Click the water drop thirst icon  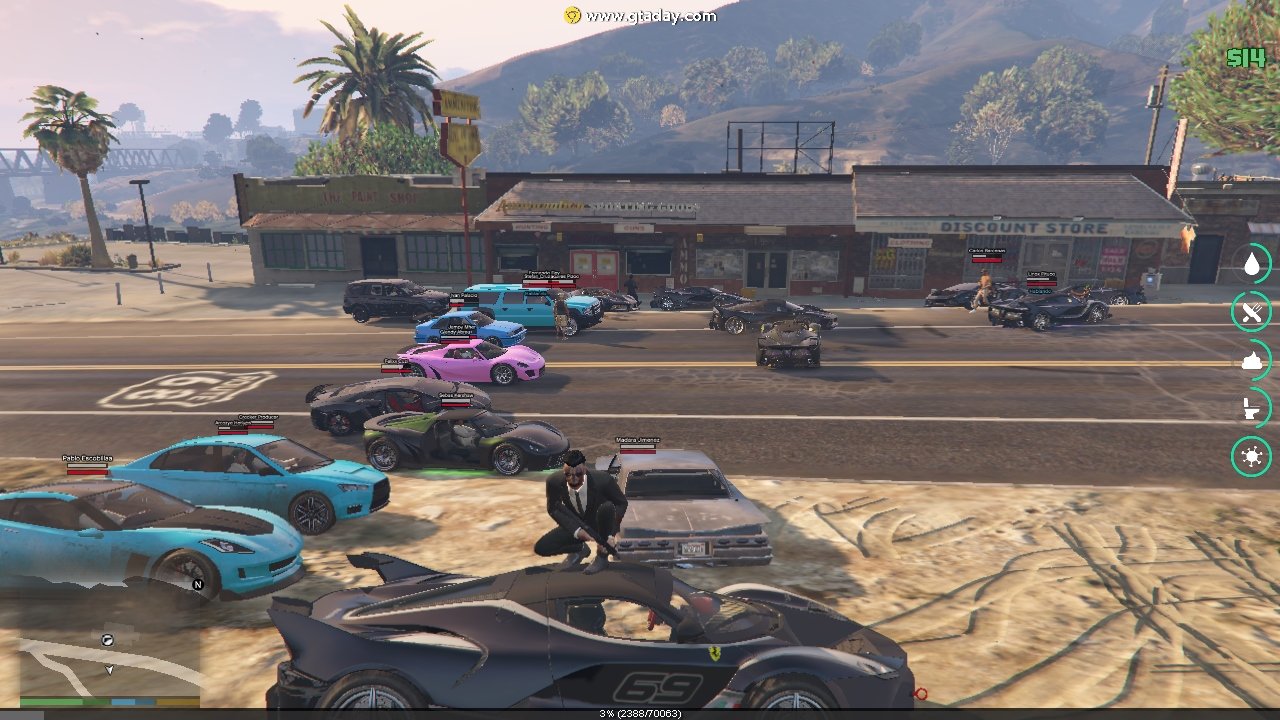tap(1251, 264)
